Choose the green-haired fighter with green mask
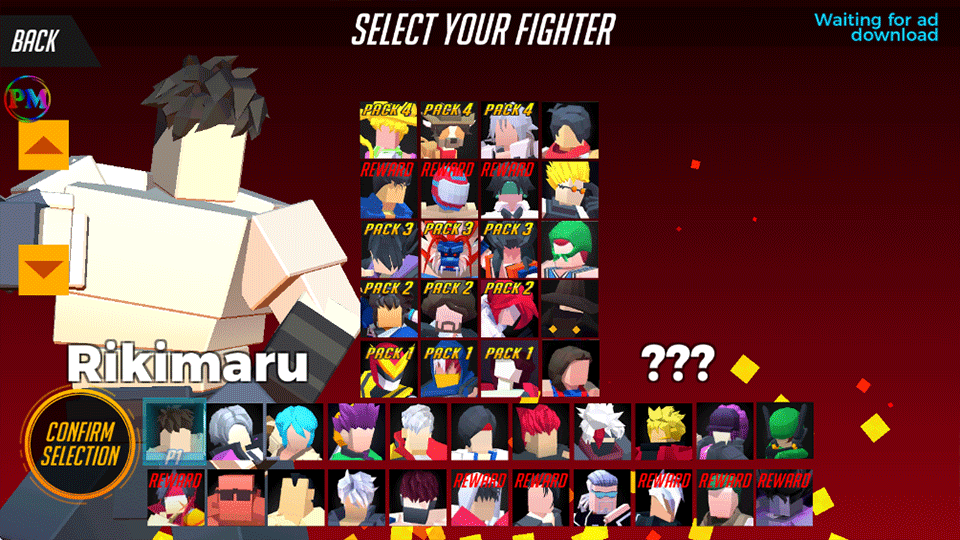Image resolution: width=960 pixels, height=540 pixels. (570, 249)
